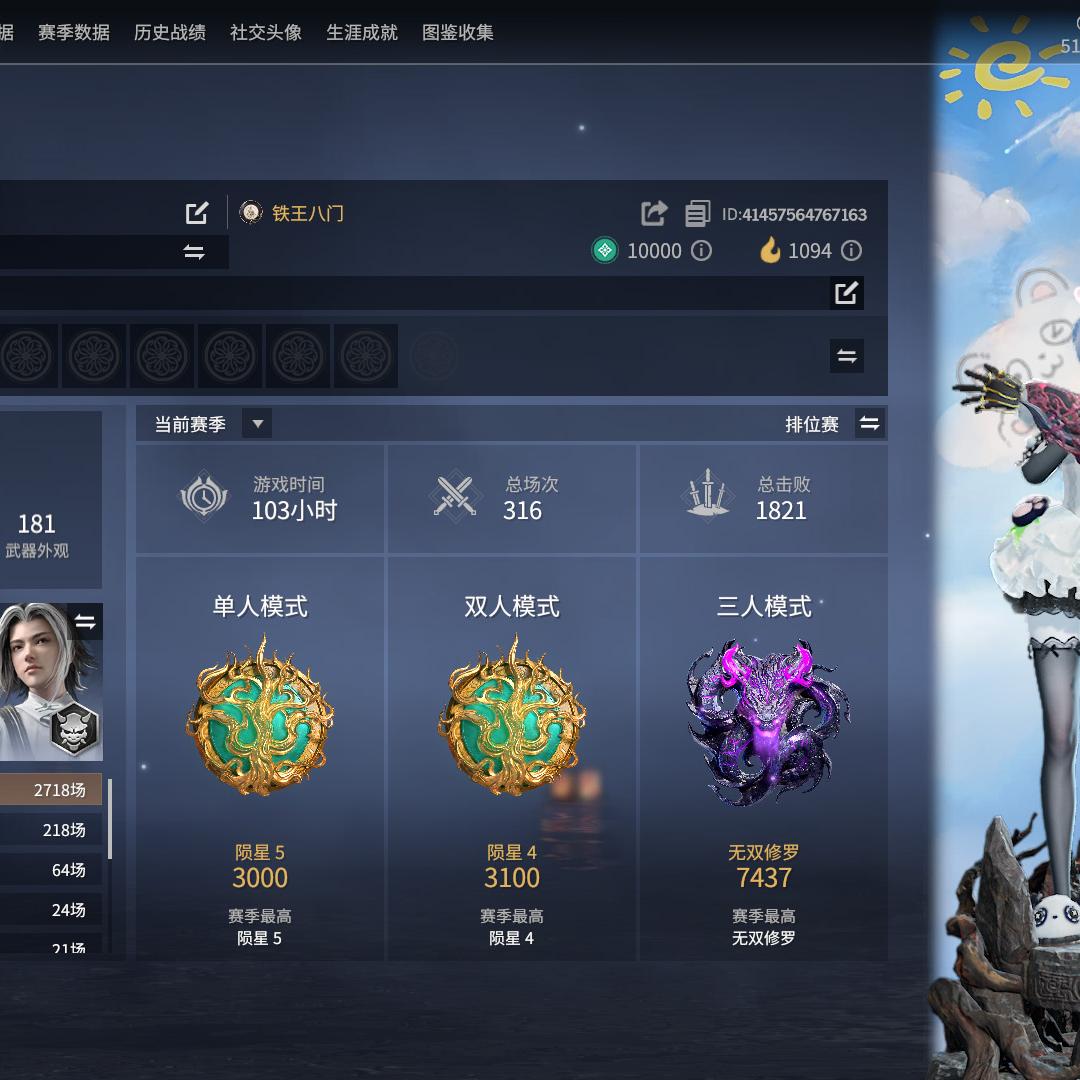Screen dimensions: 1080x1080
Task: Open the 铁王八门 clan name
Action: [307, 213]
